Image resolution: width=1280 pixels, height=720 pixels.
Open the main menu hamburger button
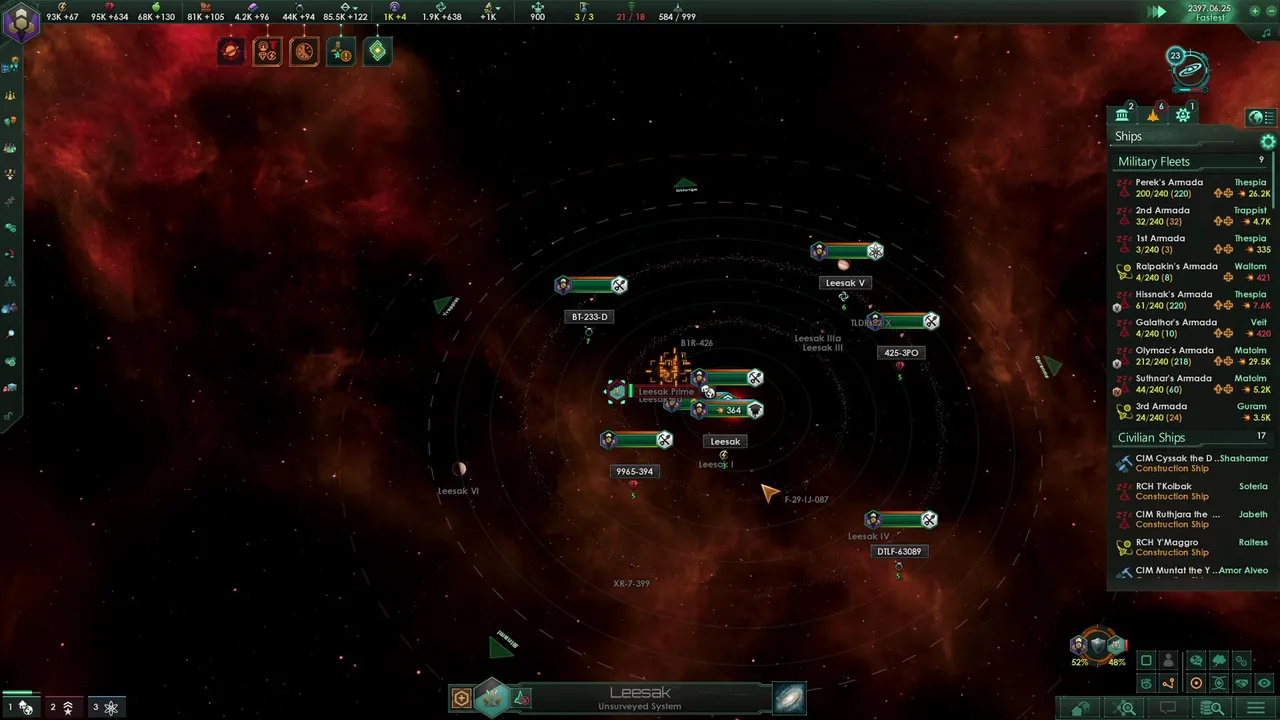pyautogui.click(x=1256, y=708)
